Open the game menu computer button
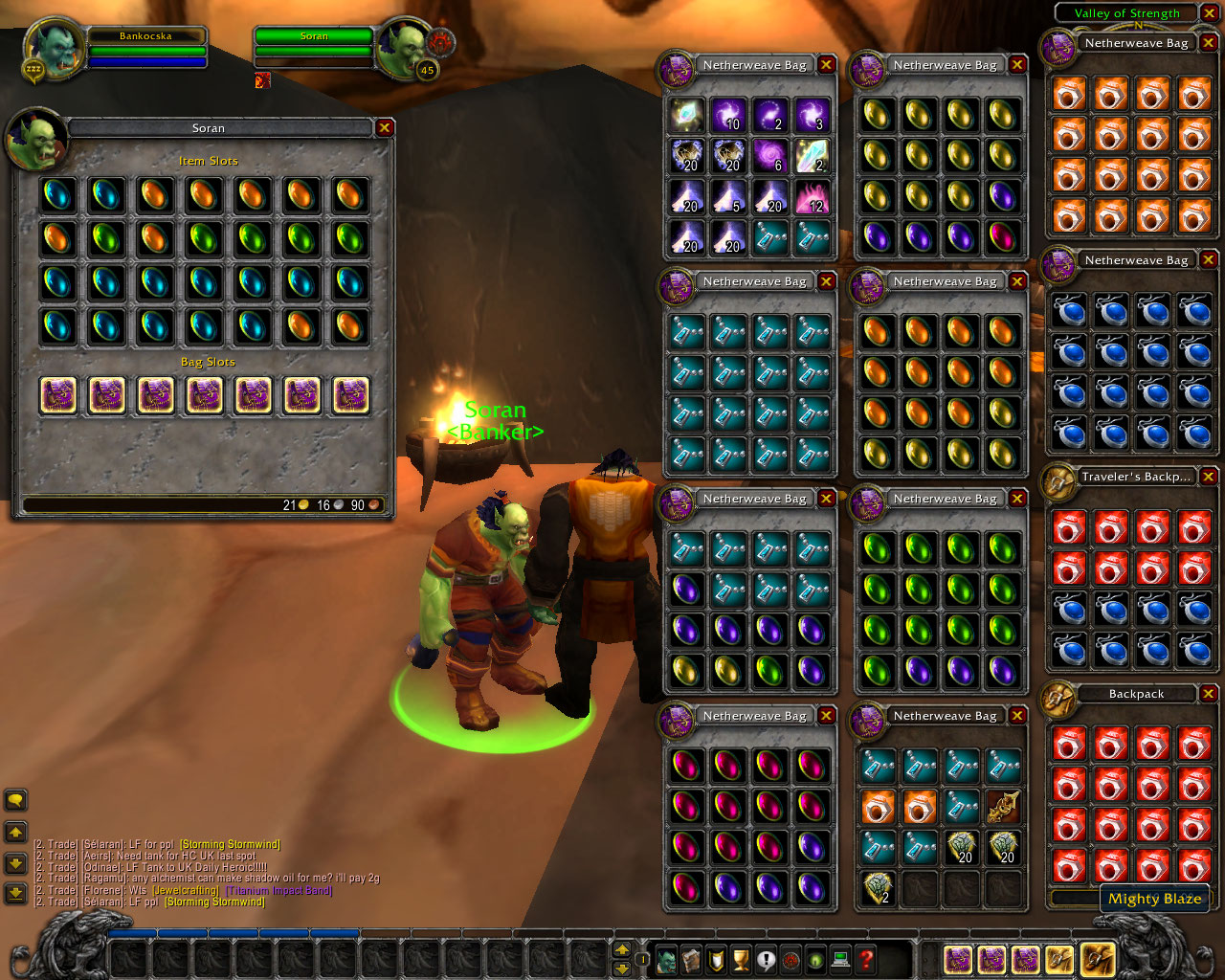Screen dimensions: 1225x980 [840, 959]
